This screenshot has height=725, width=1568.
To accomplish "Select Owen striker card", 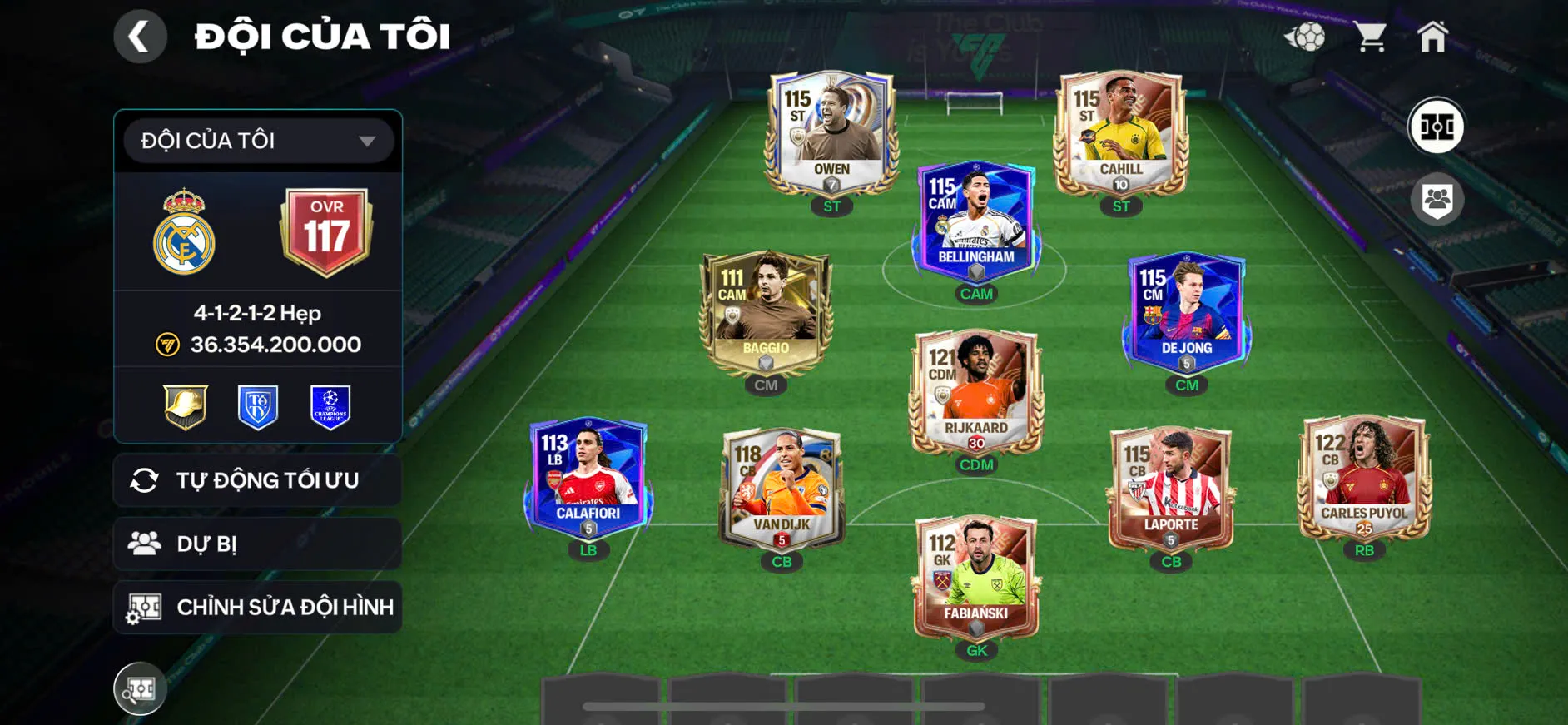I will point(831,133).
